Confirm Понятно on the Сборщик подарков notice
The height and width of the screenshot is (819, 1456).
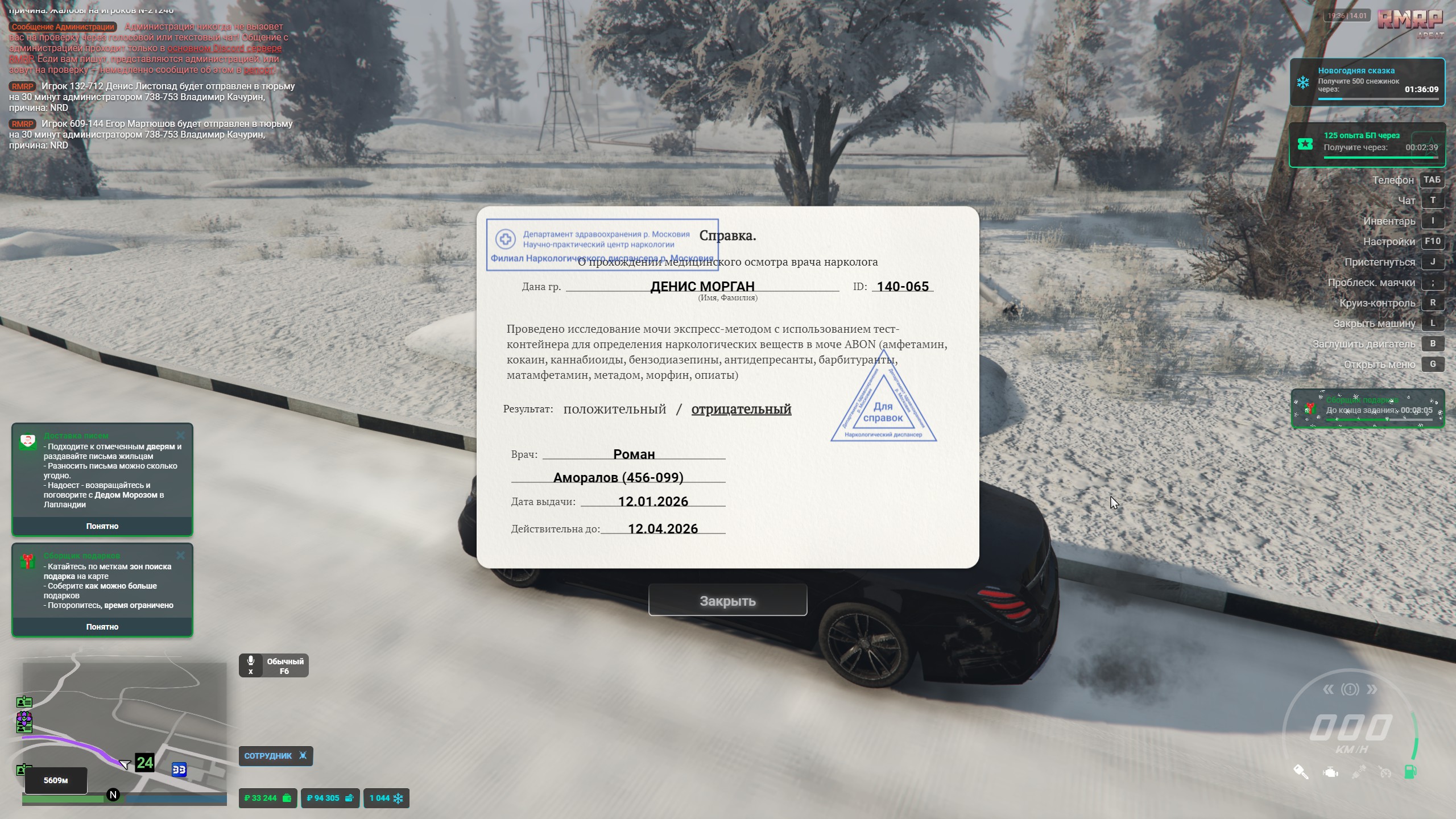click(x=102, y=627)
